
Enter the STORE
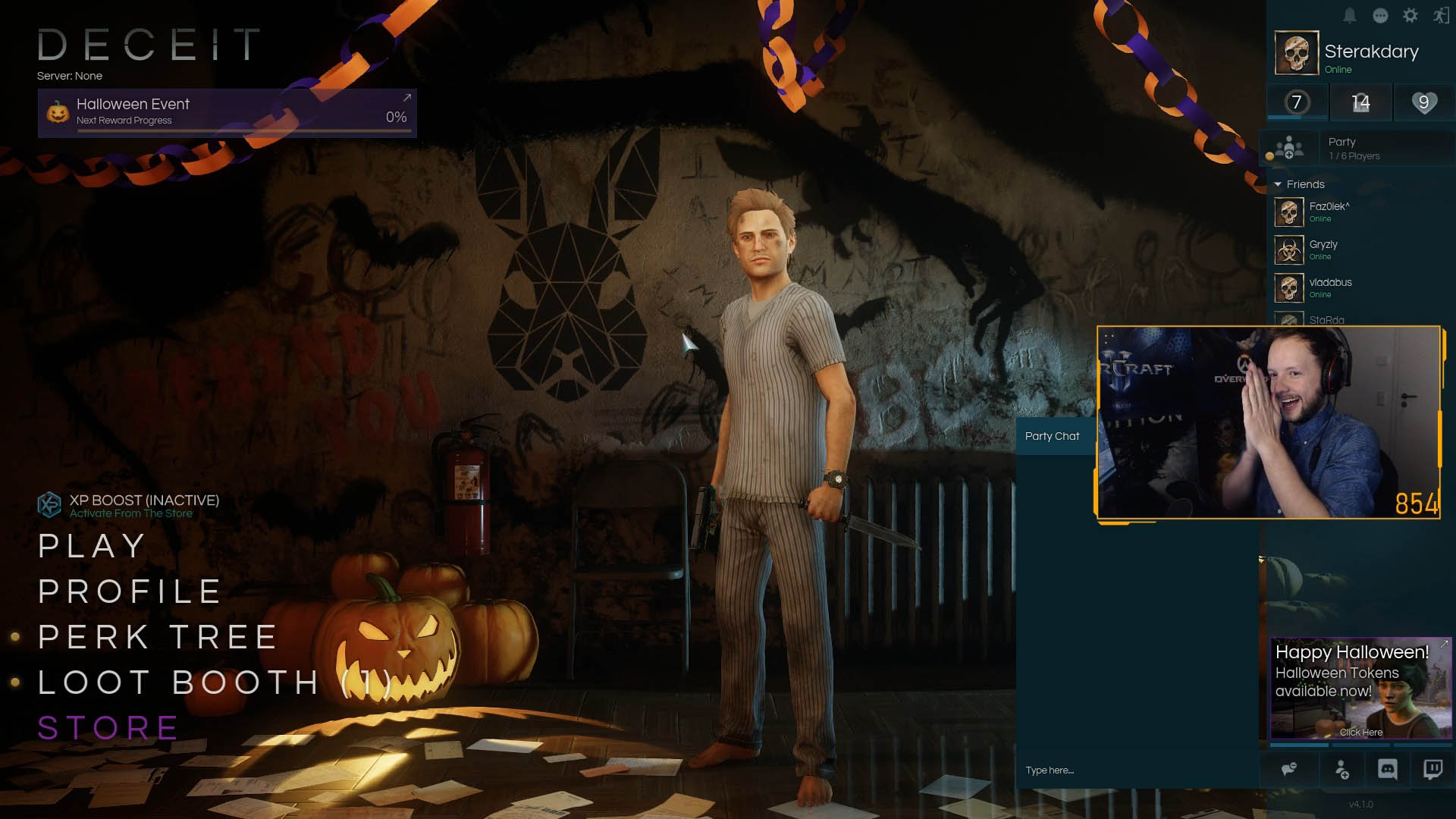point(108,728)
